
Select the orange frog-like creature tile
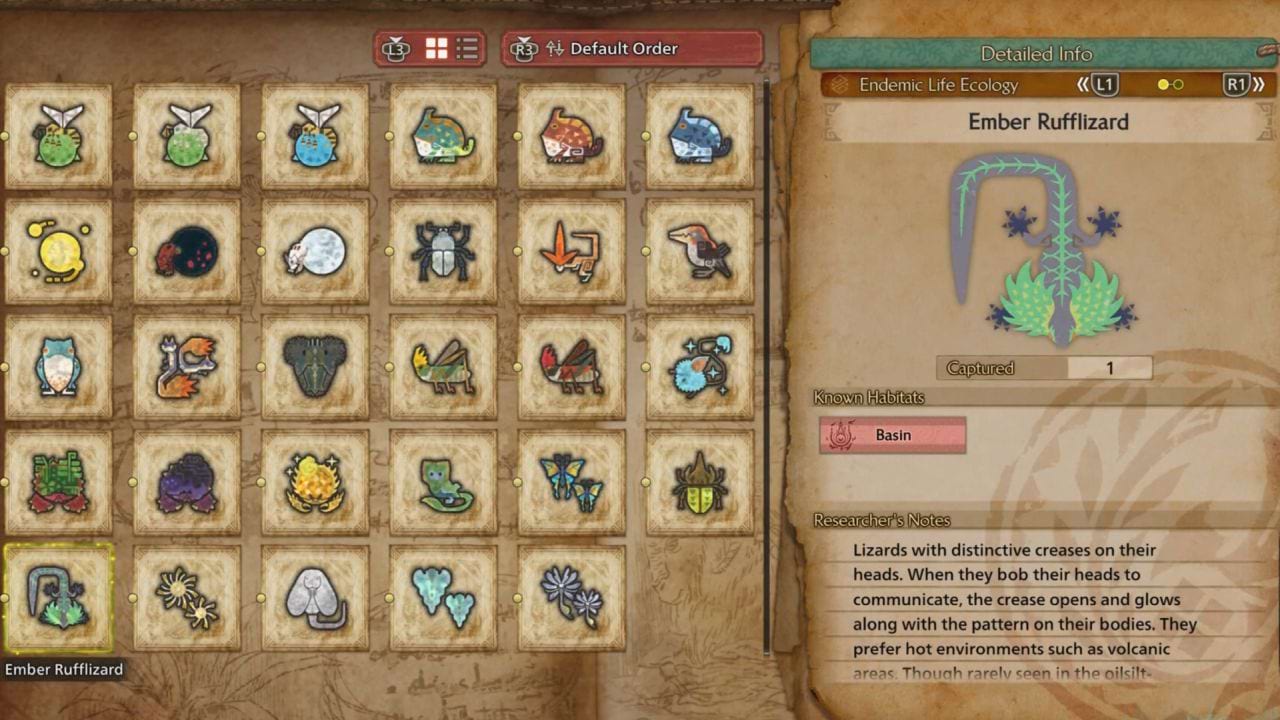(571, 136)
